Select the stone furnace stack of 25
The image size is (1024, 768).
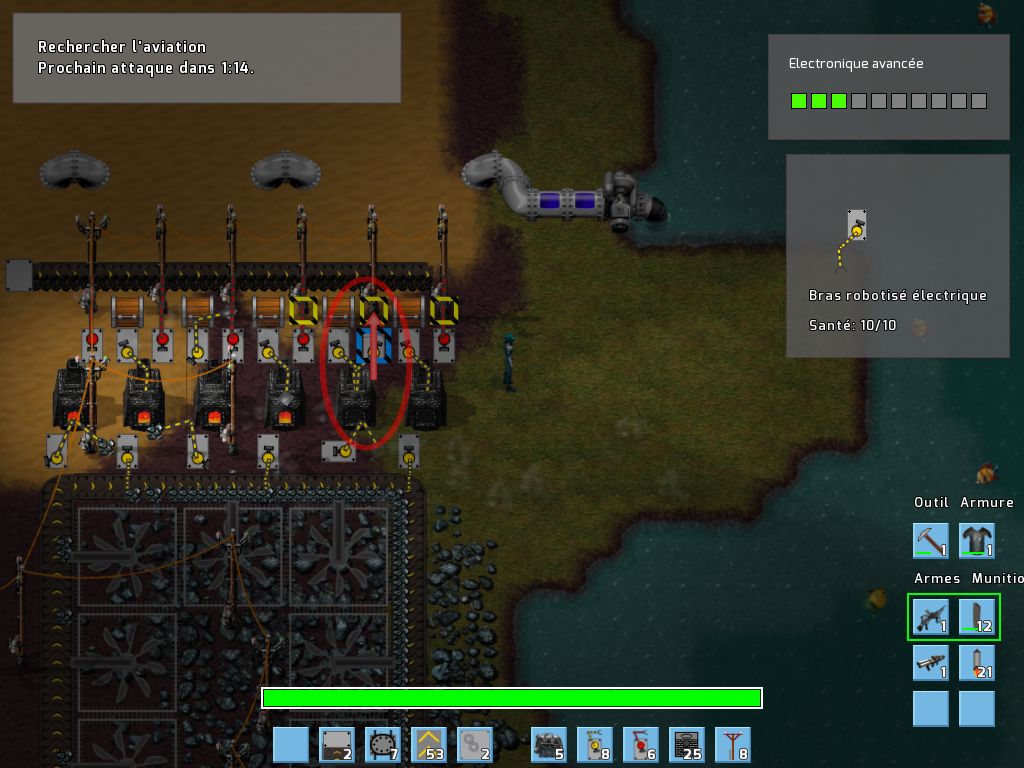[687, 745]
